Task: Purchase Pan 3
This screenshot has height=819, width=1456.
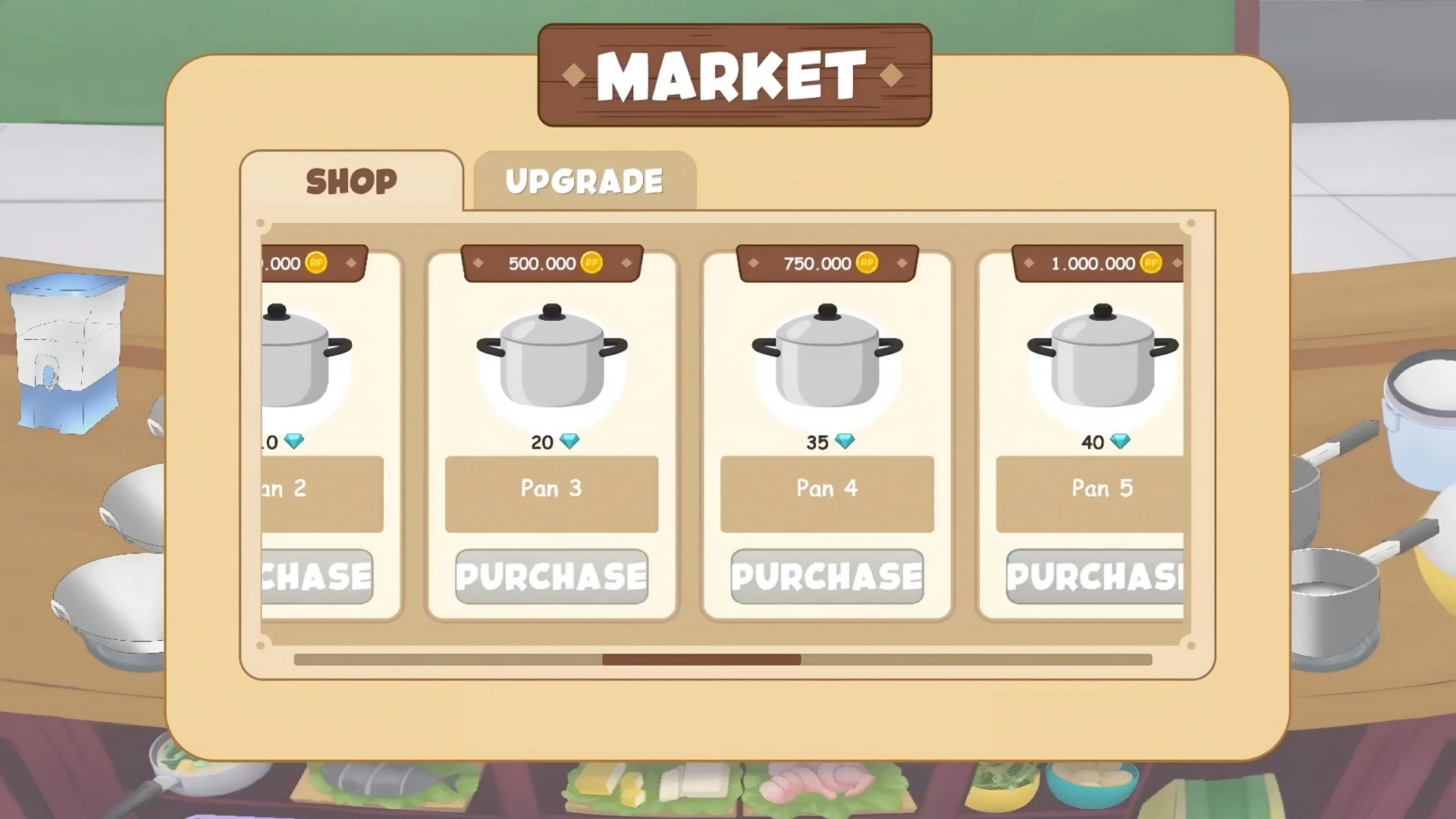Action: coord(551,576)
